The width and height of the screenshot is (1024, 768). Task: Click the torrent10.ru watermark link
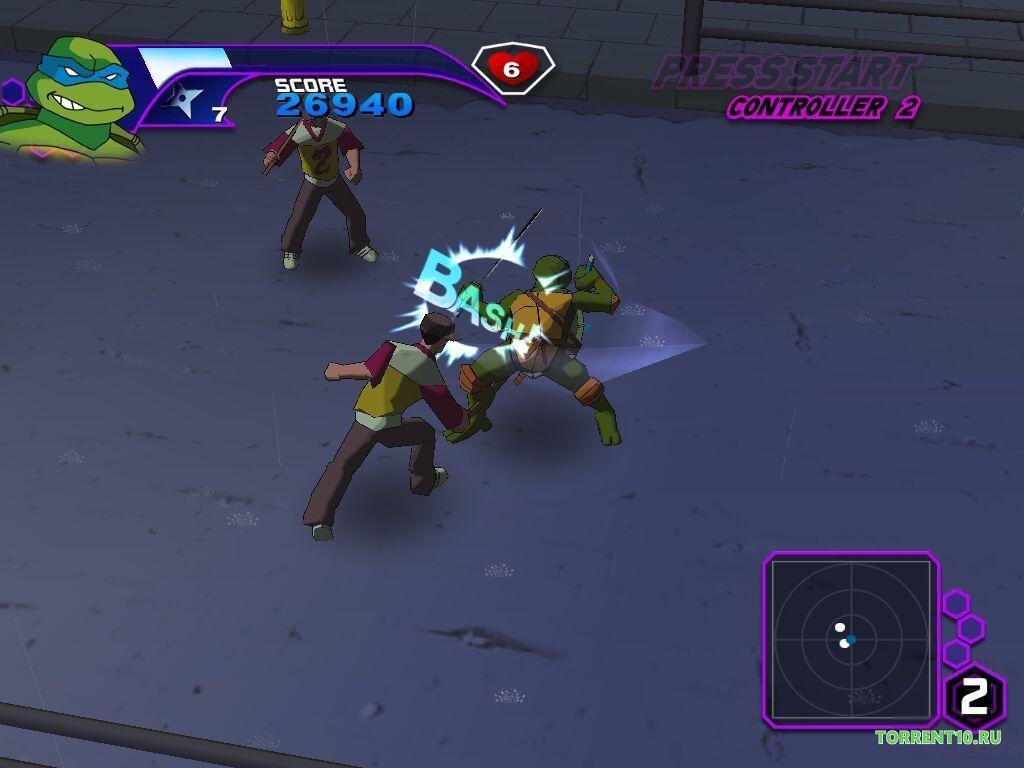938,738
